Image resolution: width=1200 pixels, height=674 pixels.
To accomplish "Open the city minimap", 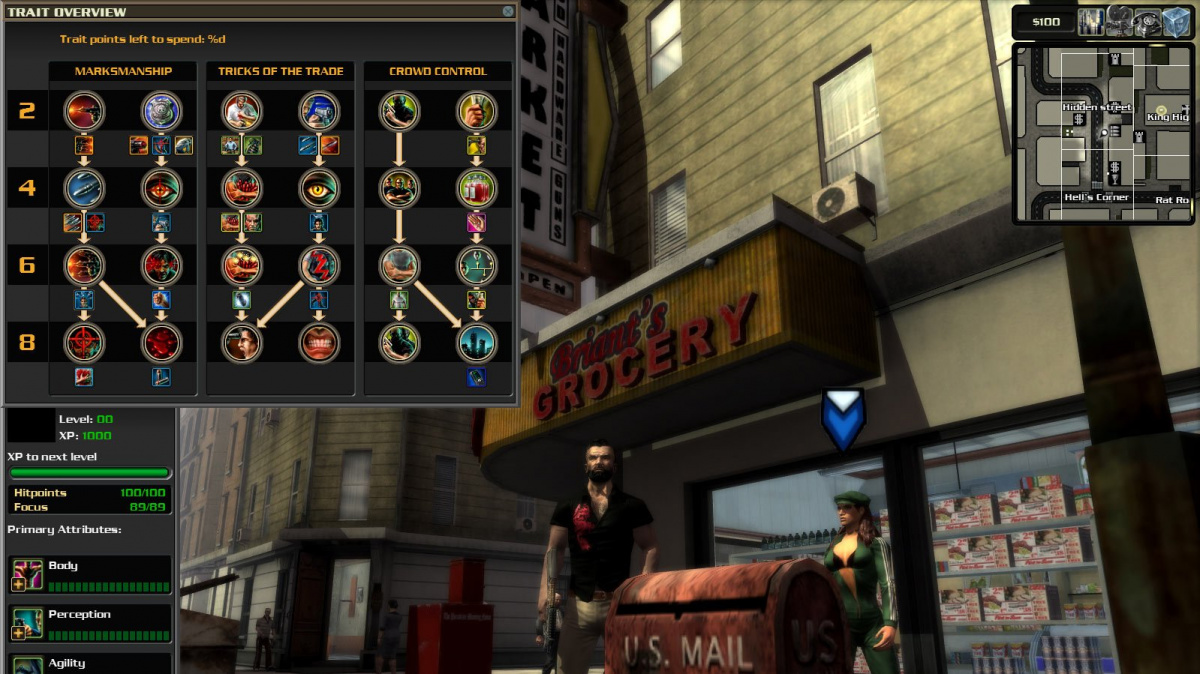I will coord(1103,133).
